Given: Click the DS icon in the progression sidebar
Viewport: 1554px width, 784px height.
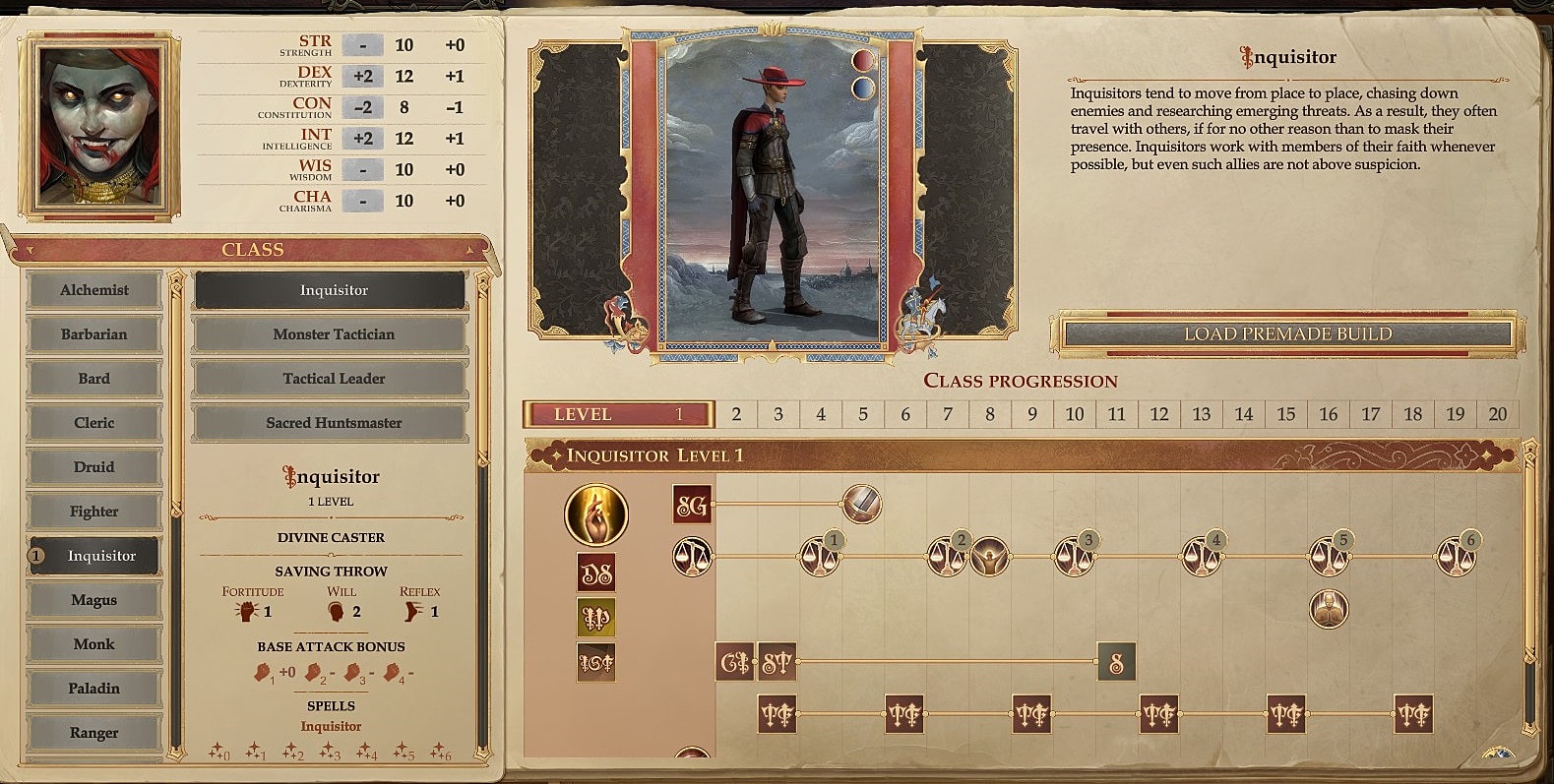Looking at the screenshot, I should (x=596, y=573).
